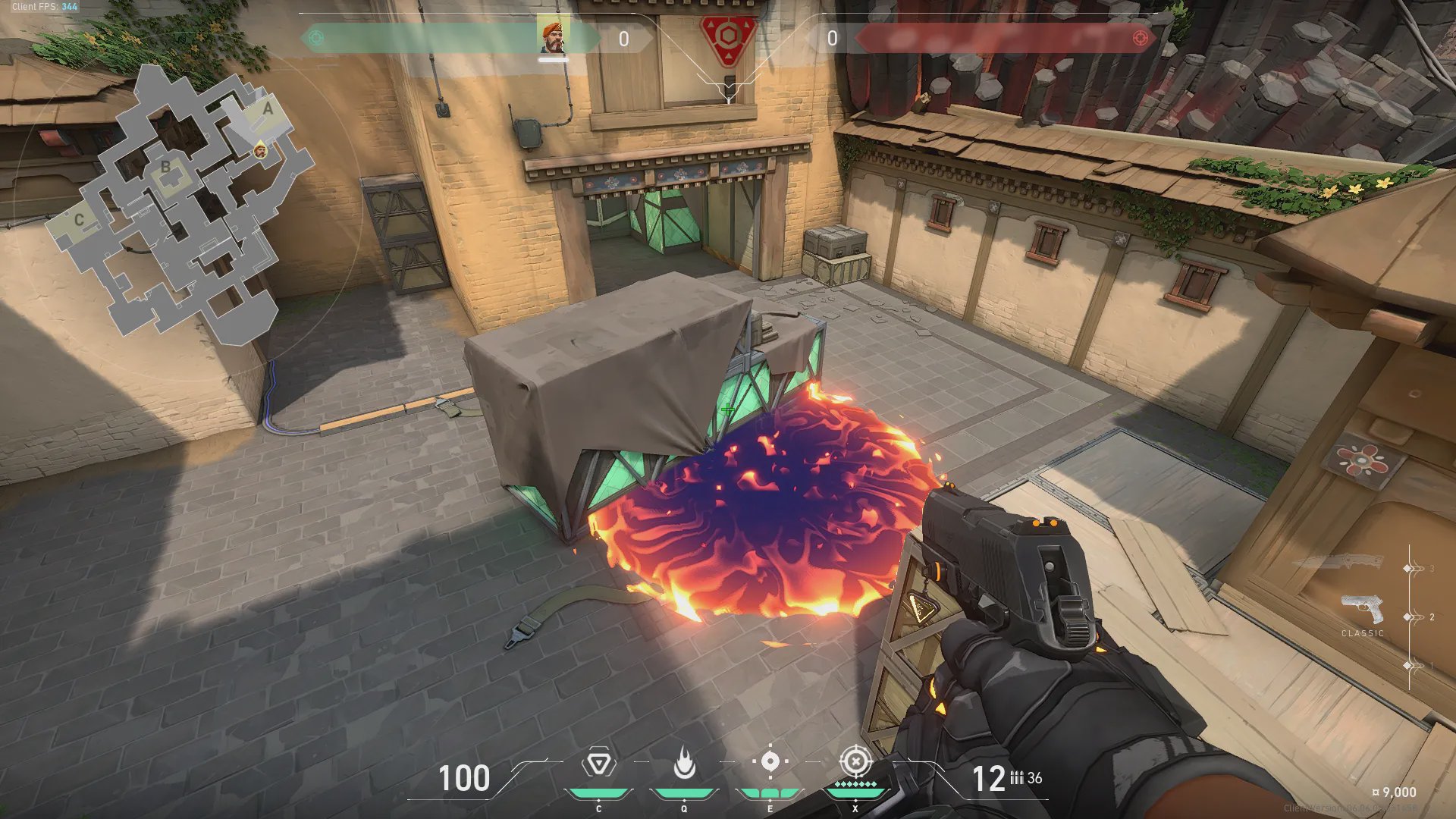The width and height of the screenshot is (1456, 819).
Task: Click the C site marker on minimap
Action: (x=79, y=220)
